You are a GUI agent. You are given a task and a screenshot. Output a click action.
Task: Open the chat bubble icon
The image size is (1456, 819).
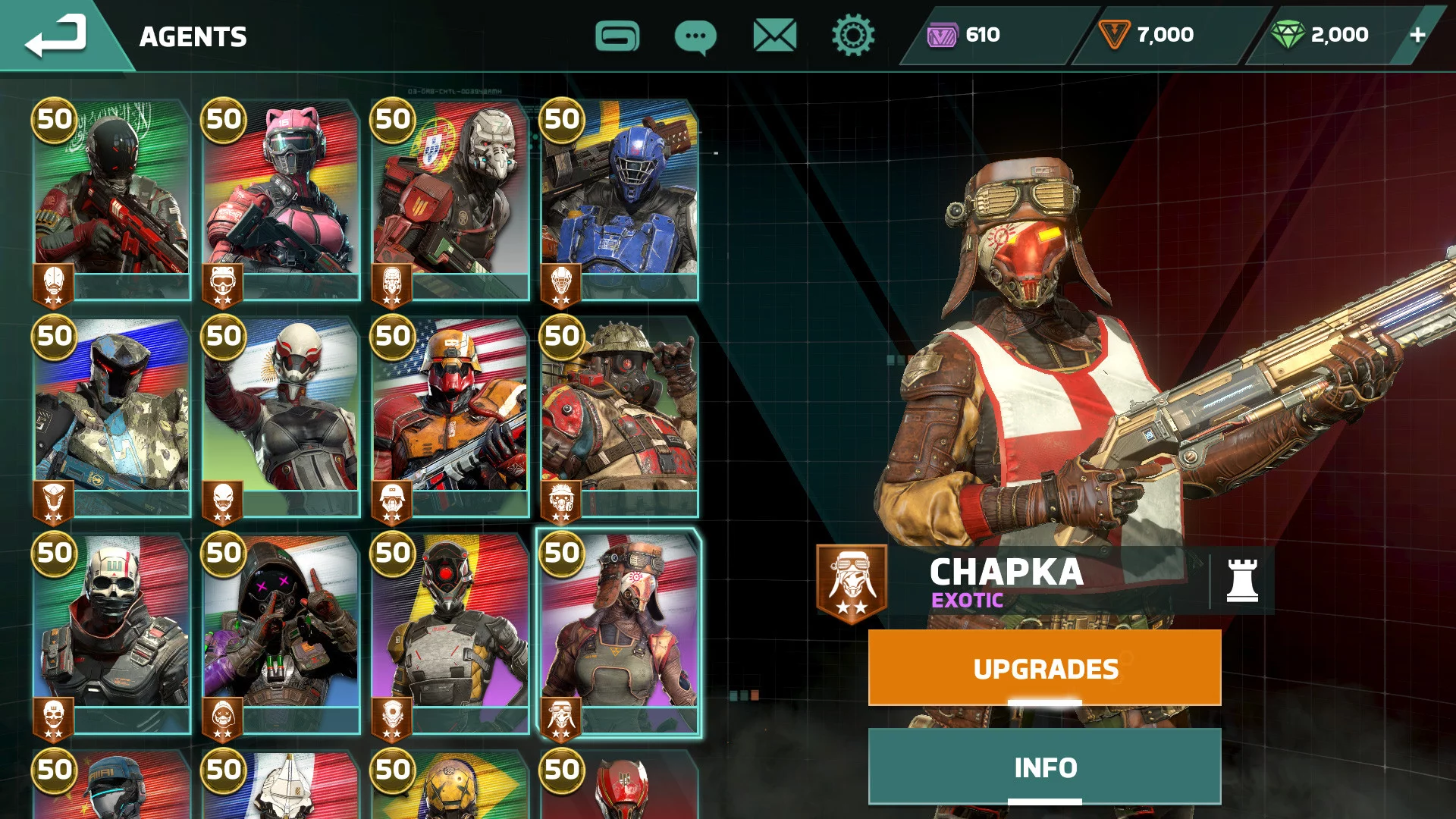(695, 36)
